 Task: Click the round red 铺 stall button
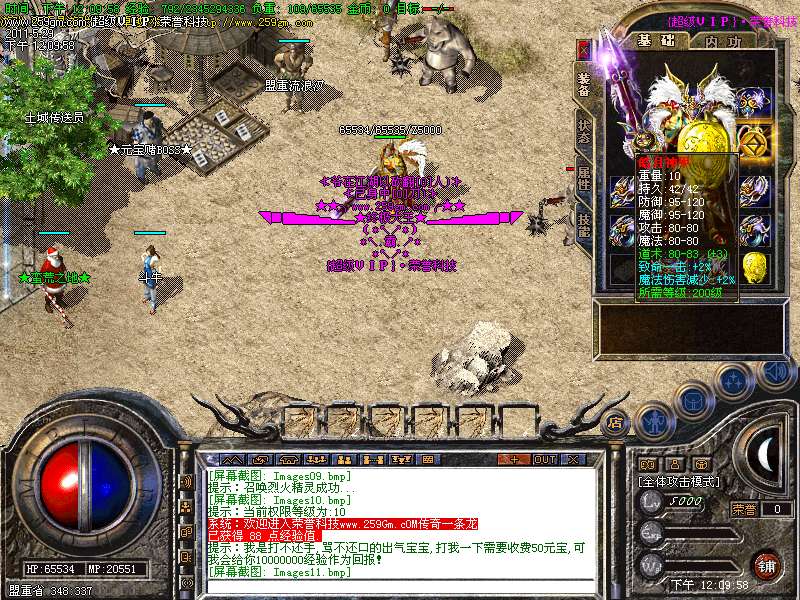pos(766,563)
